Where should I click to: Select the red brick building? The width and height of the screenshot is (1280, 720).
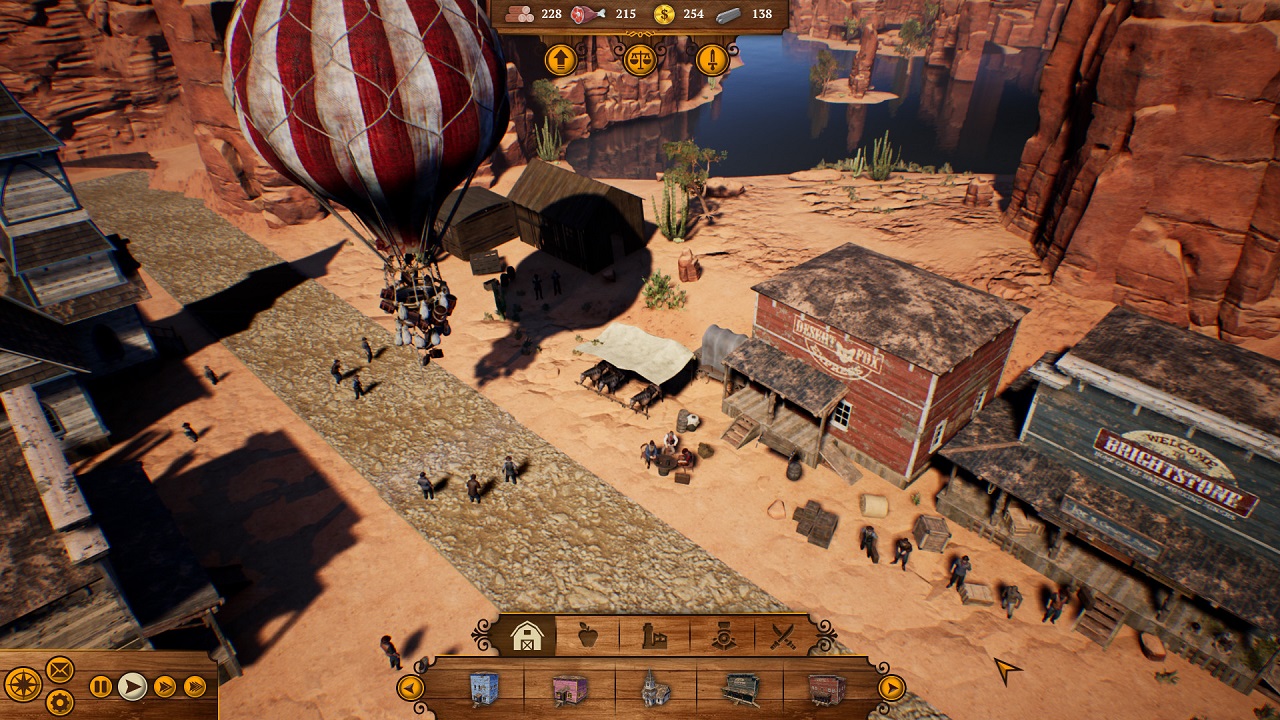pos(826,689)
